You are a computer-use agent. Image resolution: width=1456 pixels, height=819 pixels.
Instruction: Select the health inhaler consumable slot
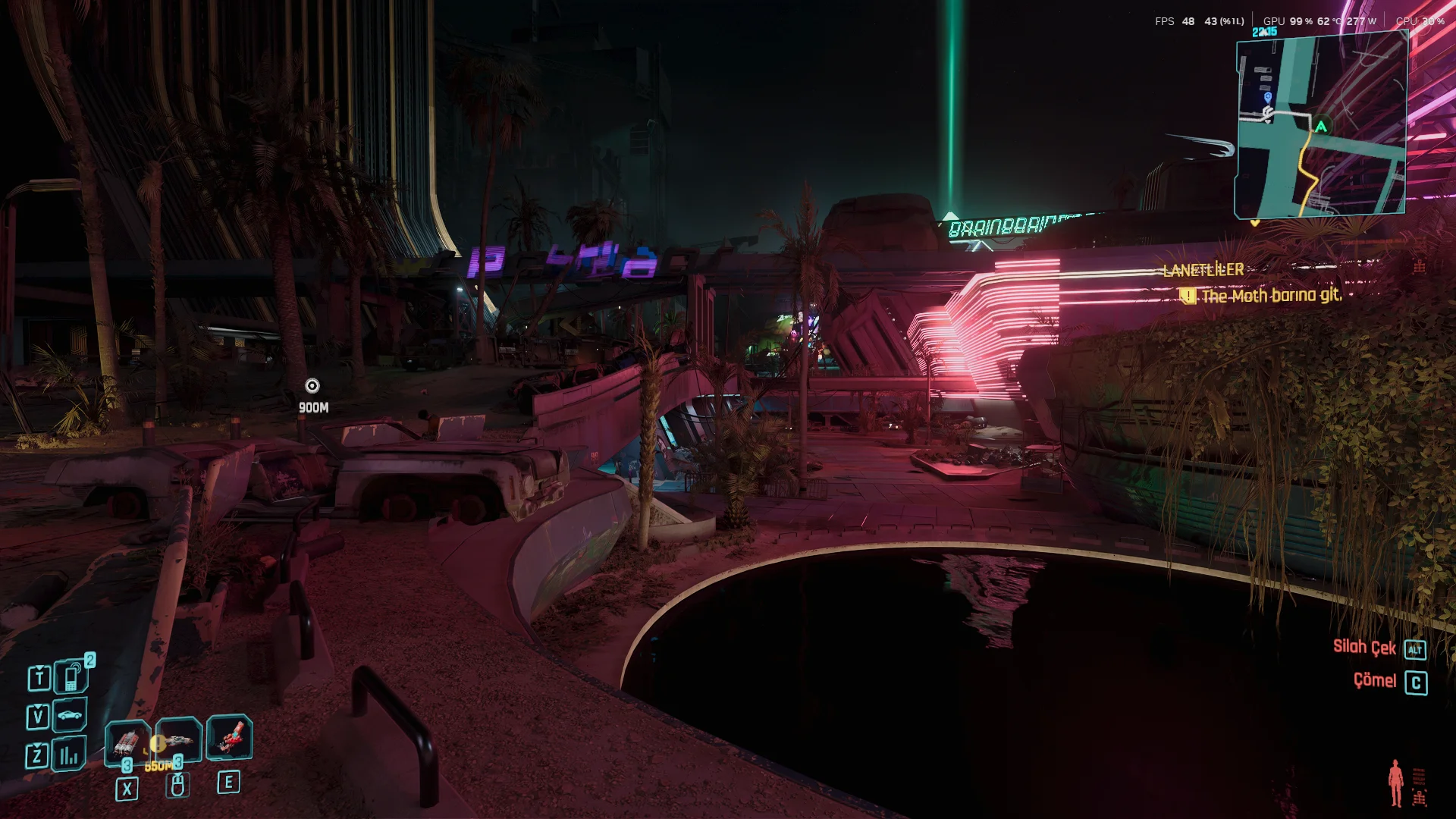click(127, 741)
